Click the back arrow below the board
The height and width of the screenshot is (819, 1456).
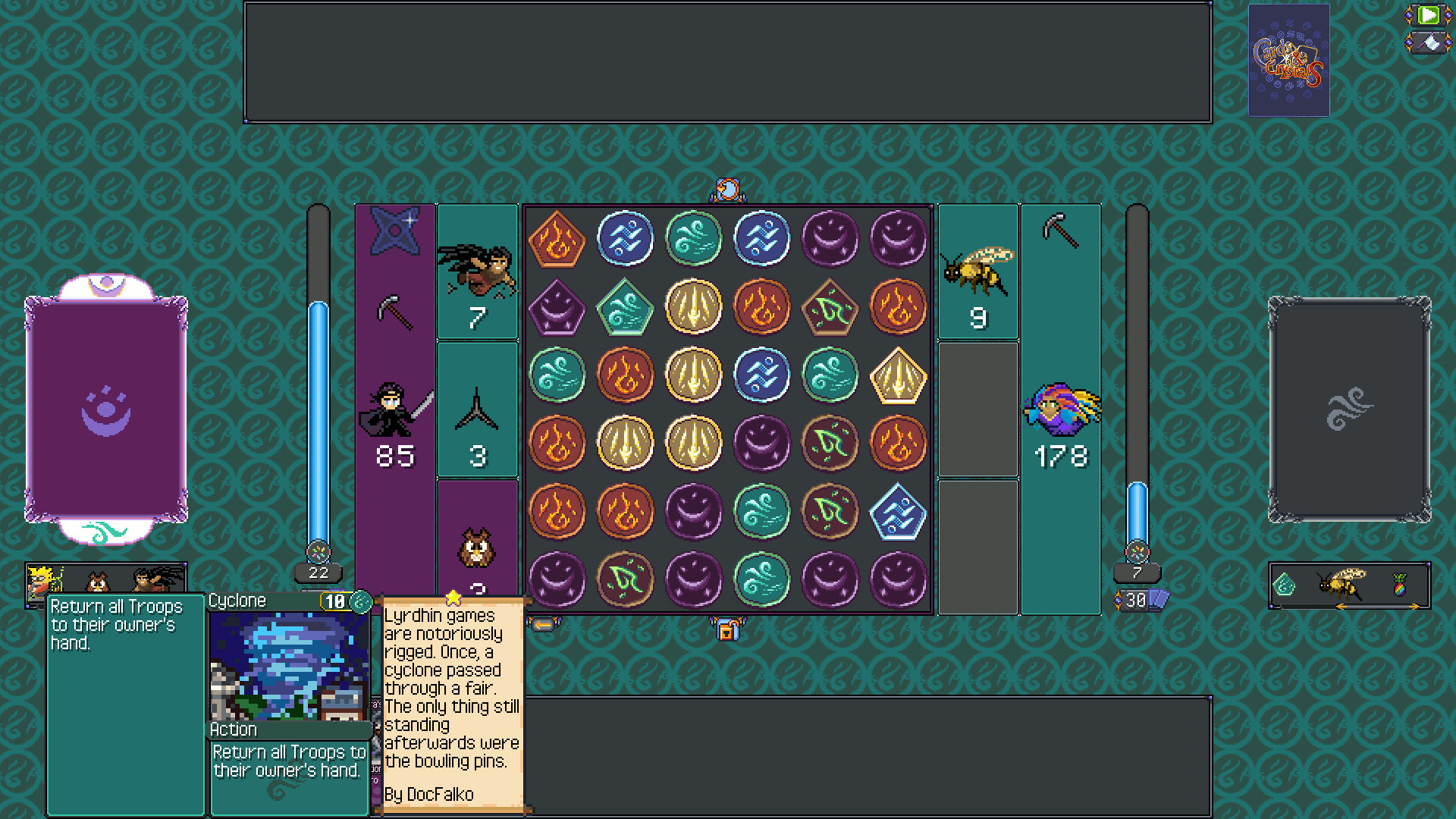(x=544, y=624)
